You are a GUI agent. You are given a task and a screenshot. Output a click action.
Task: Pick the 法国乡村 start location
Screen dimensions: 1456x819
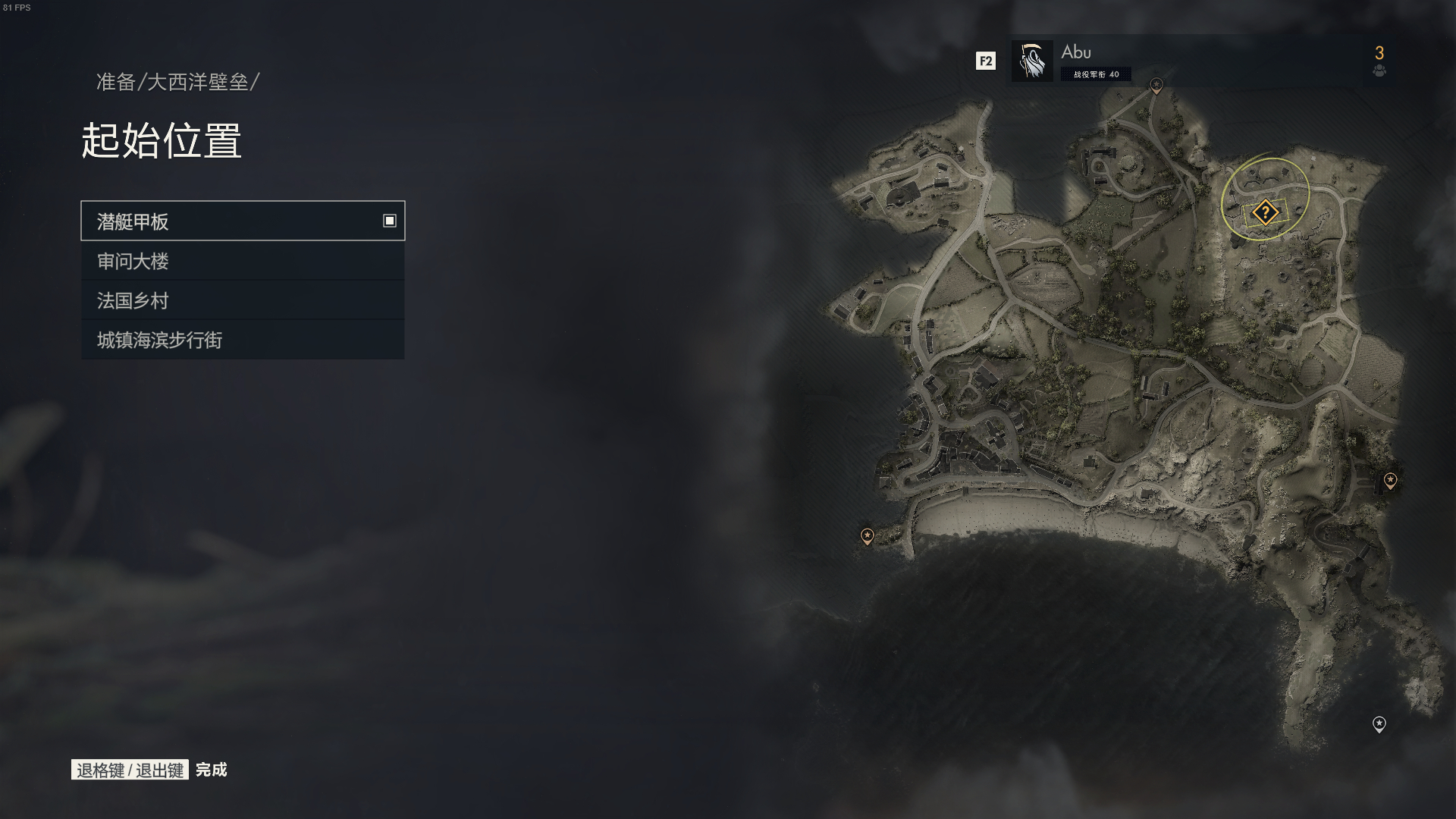click(243, 300)
